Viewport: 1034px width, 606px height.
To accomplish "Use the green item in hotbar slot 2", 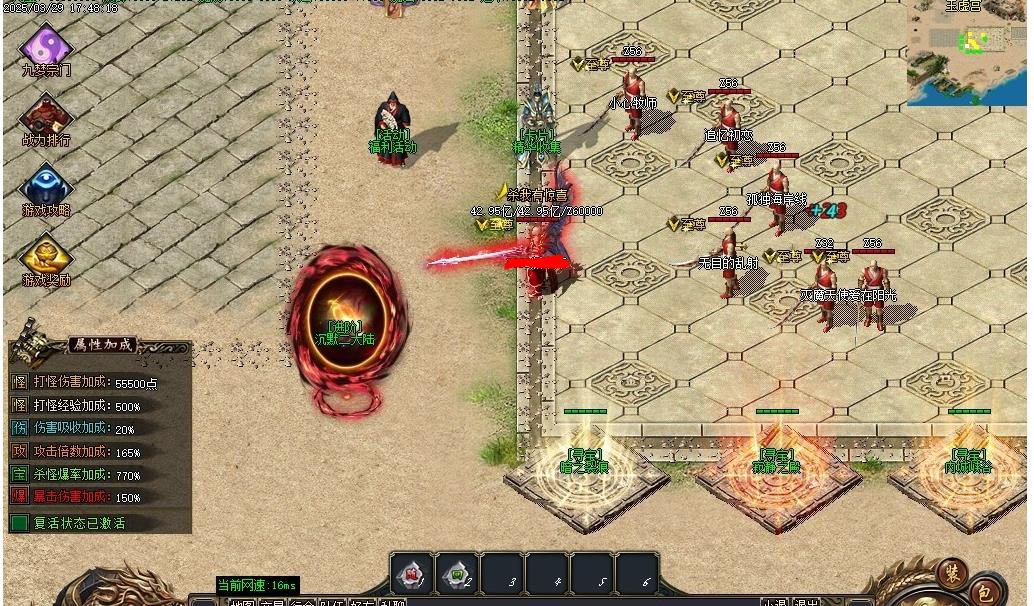I will pos(456,574).
